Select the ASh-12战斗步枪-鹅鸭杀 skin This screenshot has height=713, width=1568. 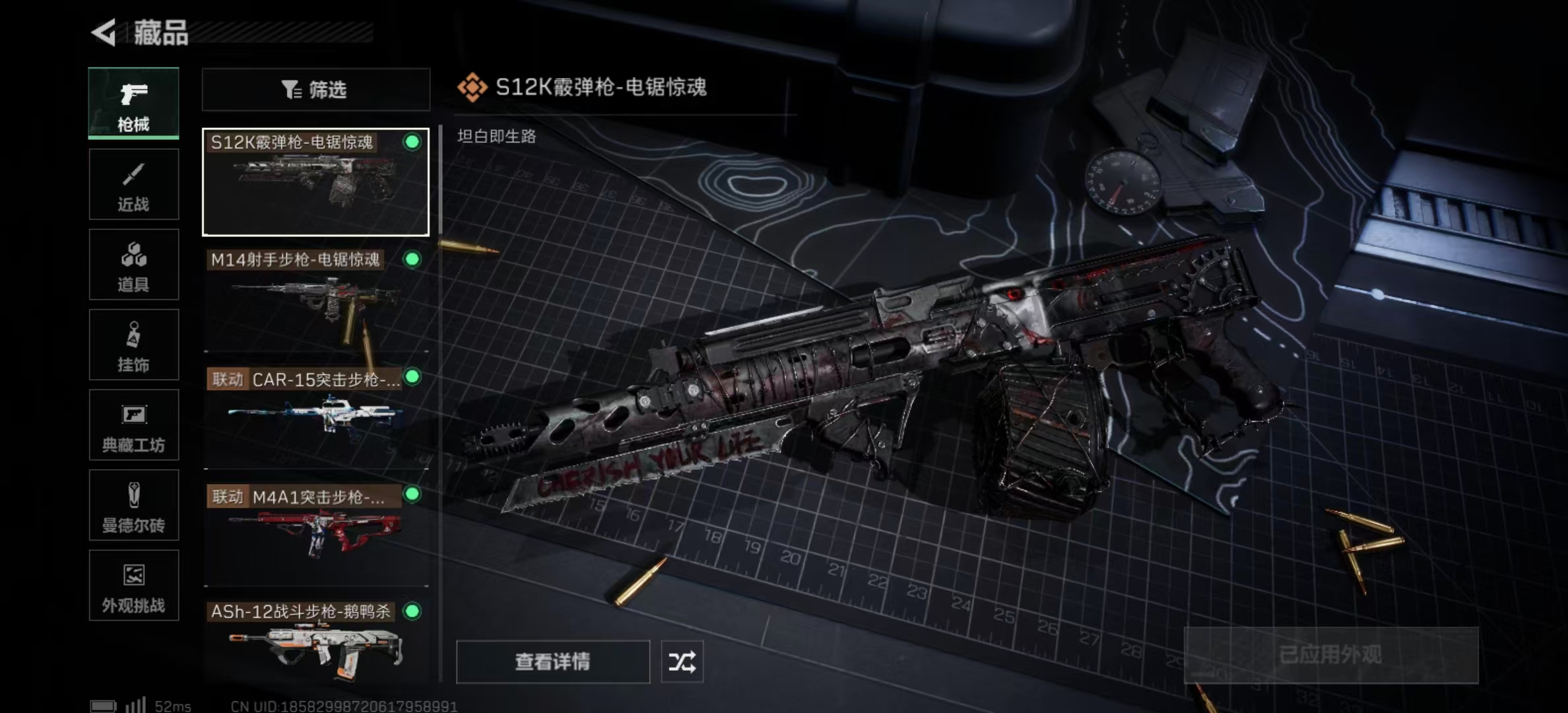315,642
